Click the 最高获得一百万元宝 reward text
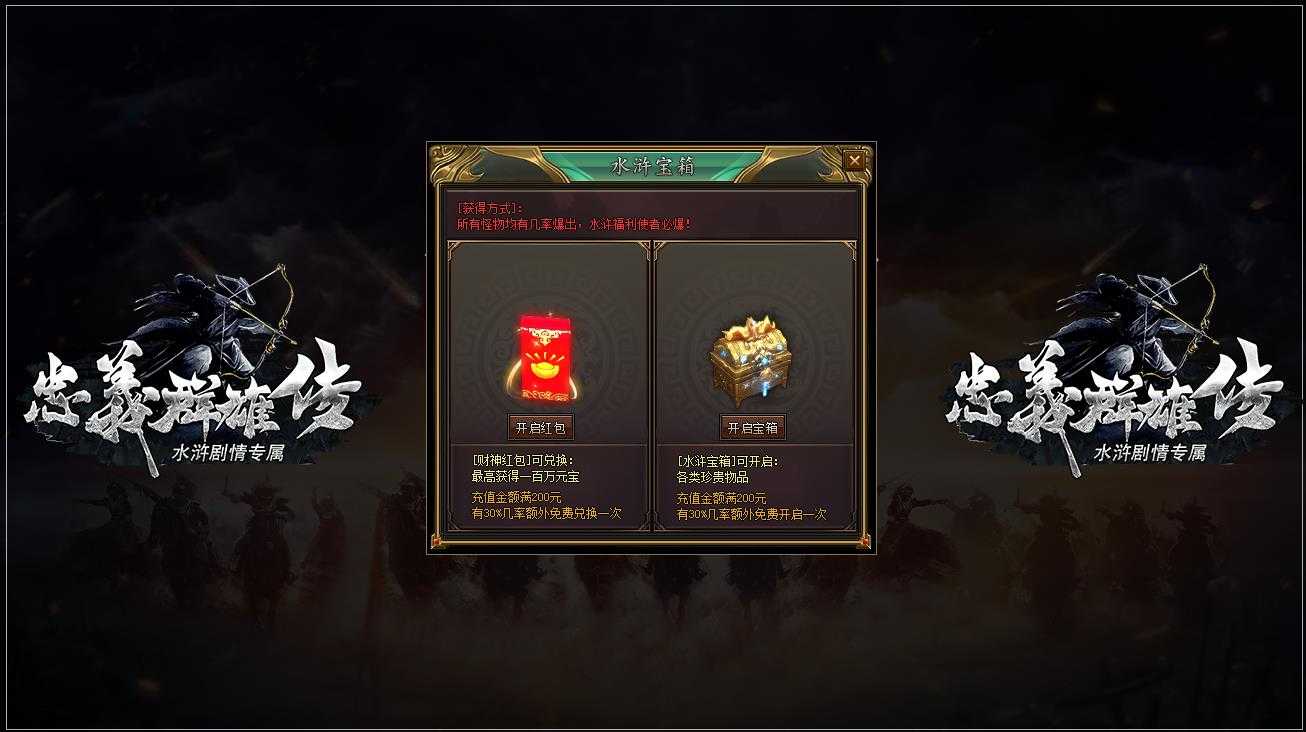The image size is (1306, 732). 524,478
